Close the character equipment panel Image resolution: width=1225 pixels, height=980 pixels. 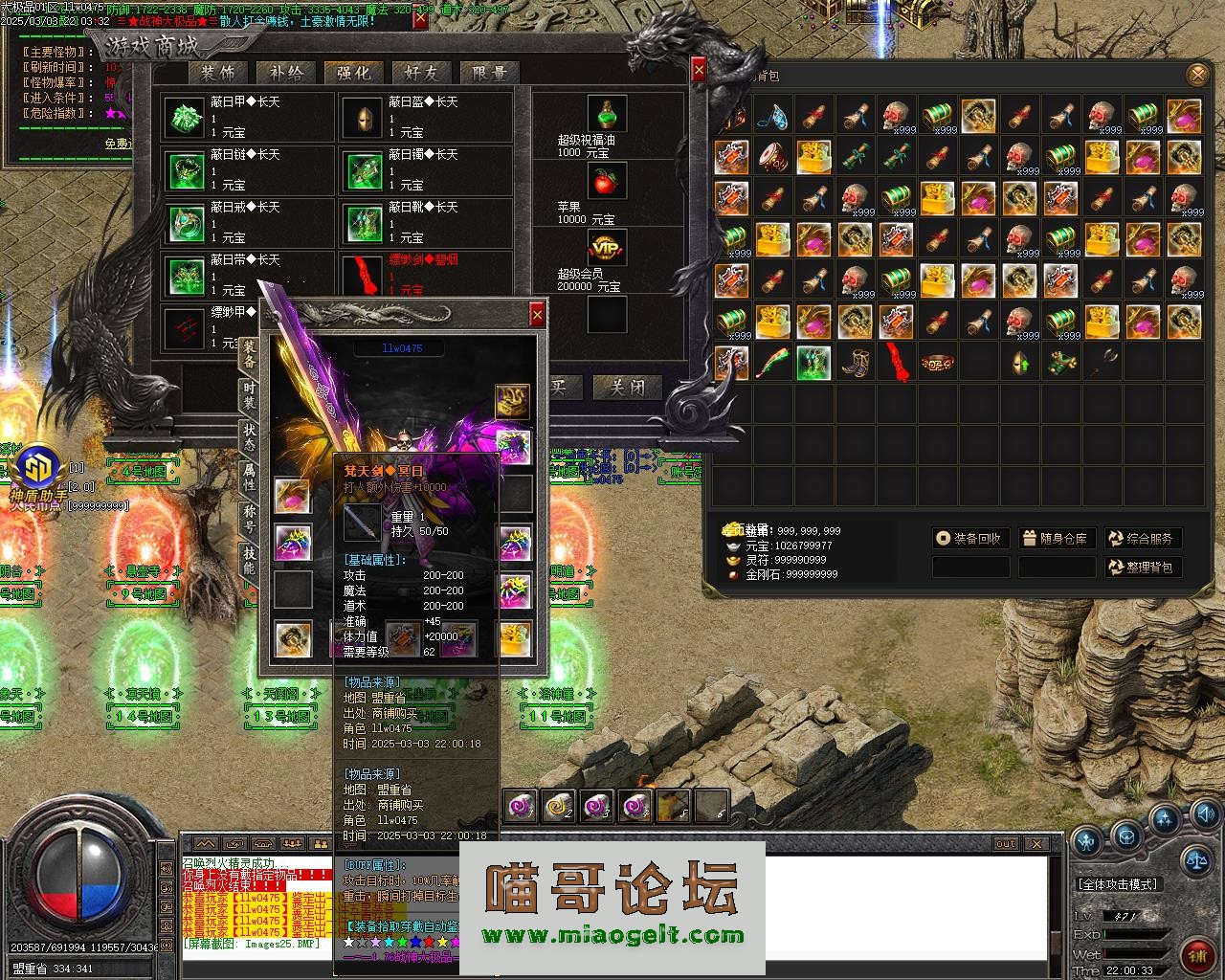(537, 314)
